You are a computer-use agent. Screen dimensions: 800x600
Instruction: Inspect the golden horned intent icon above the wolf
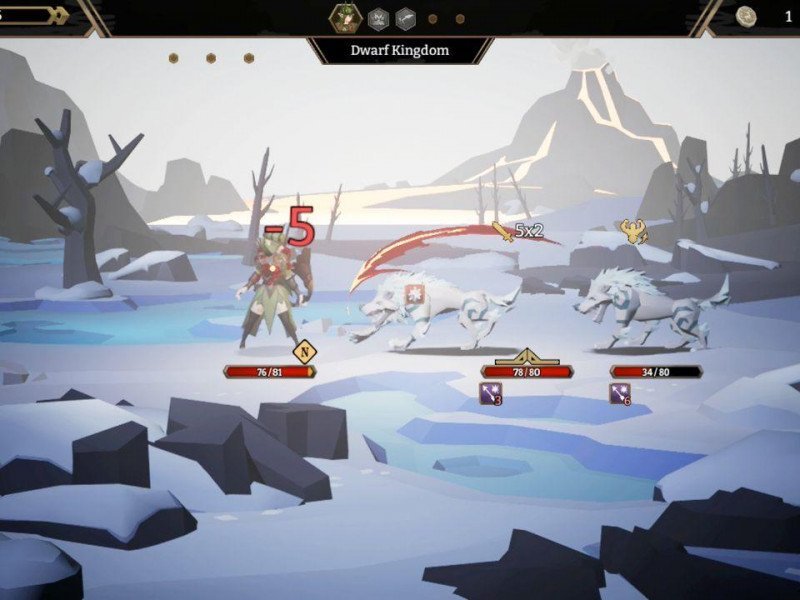(x=633, y=232)
